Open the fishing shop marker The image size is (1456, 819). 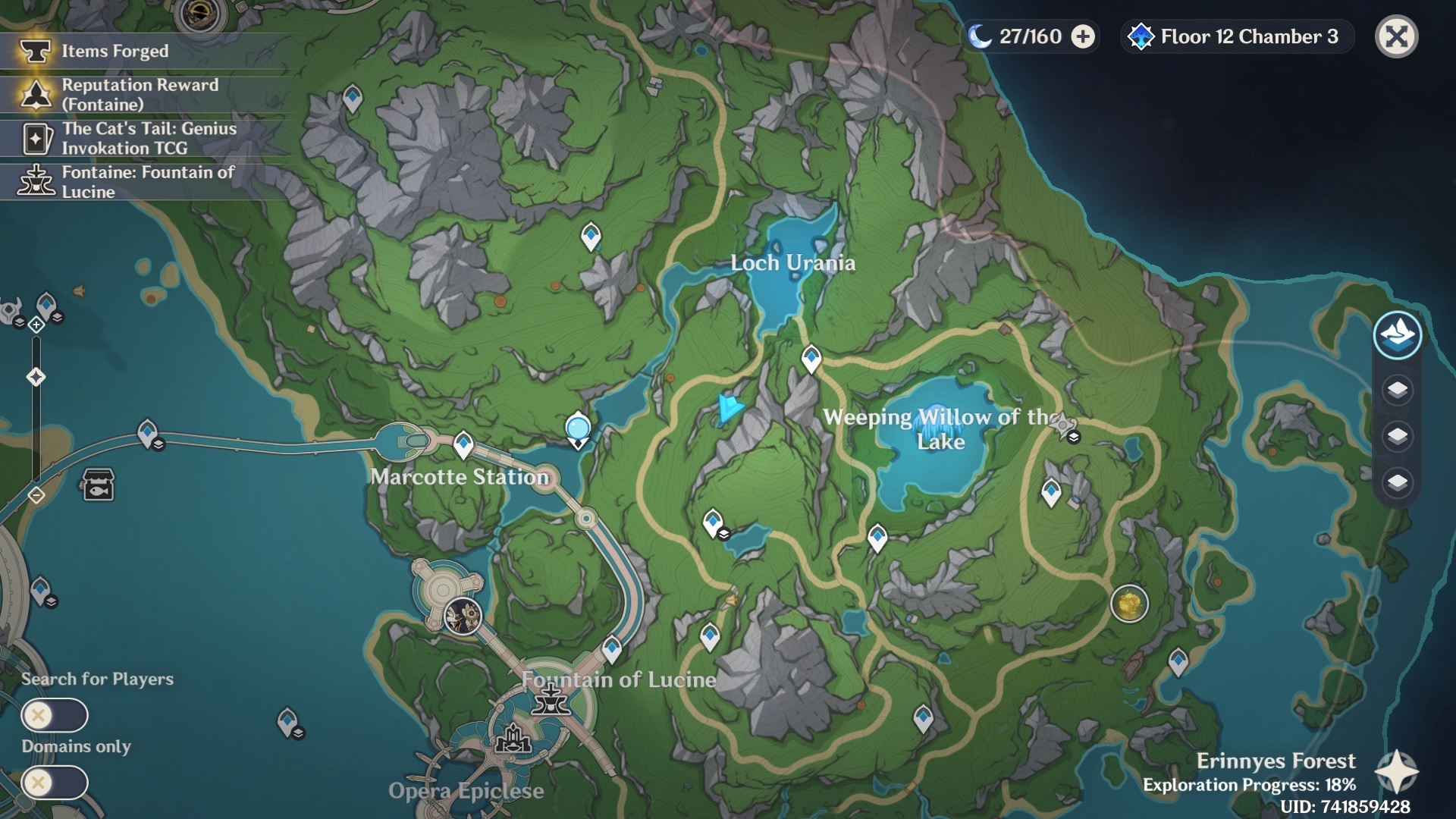click(x=99, y=485)
